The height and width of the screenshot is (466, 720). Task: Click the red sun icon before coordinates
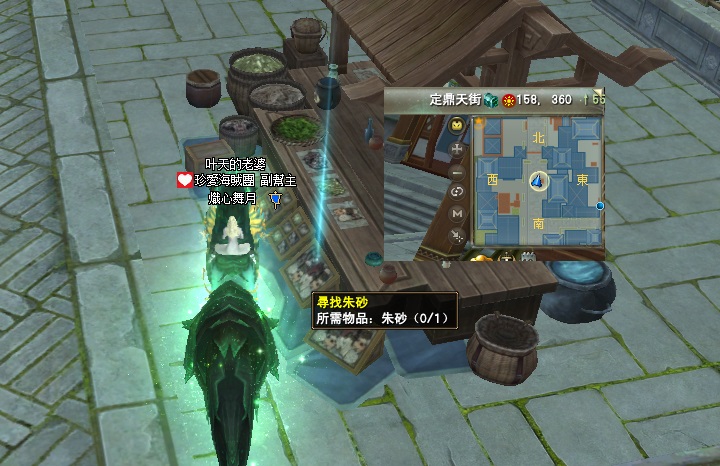[507, 100]
